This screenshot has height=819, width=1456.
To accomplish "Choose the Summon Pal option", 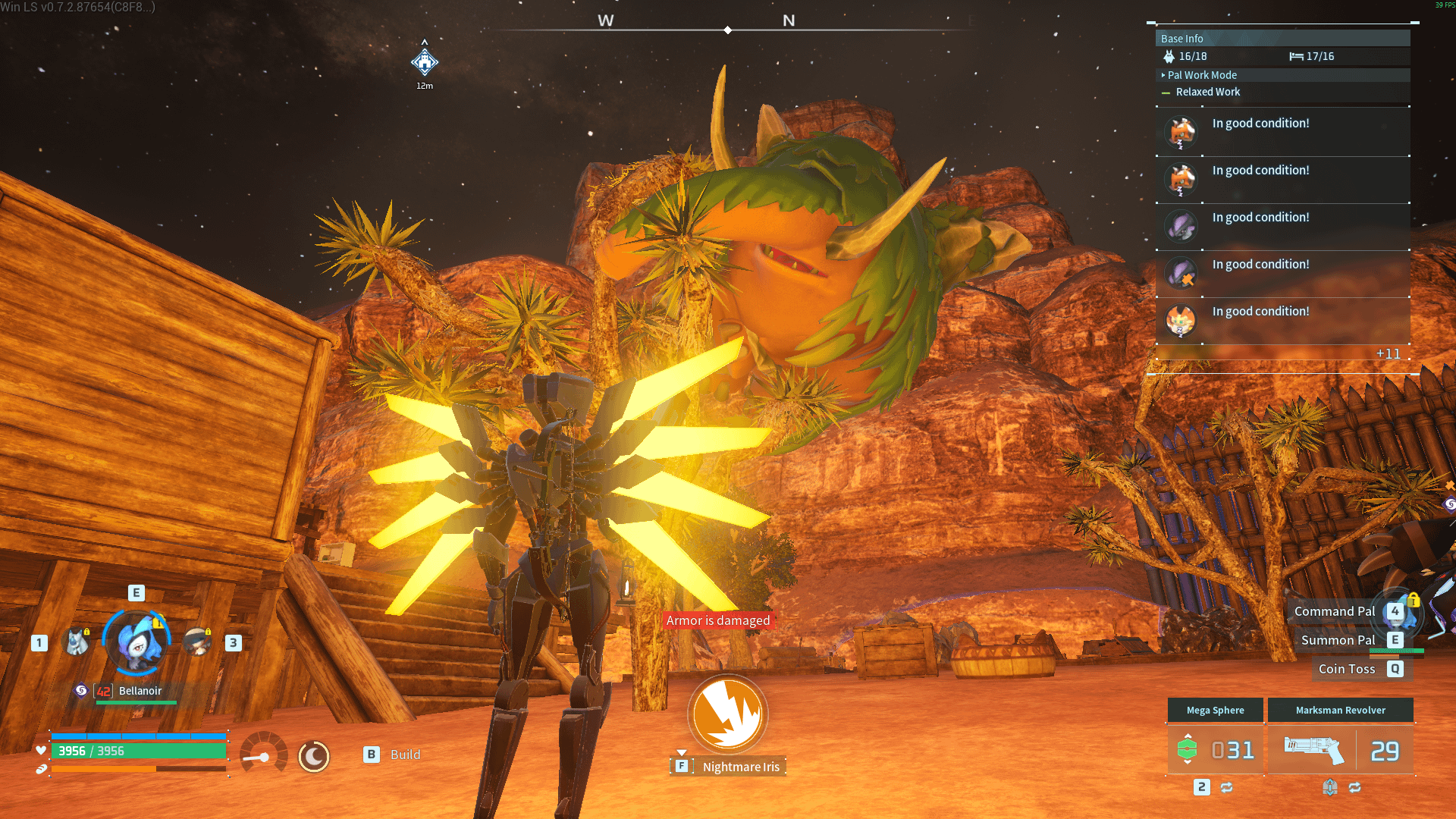I will coord(1338,640).
